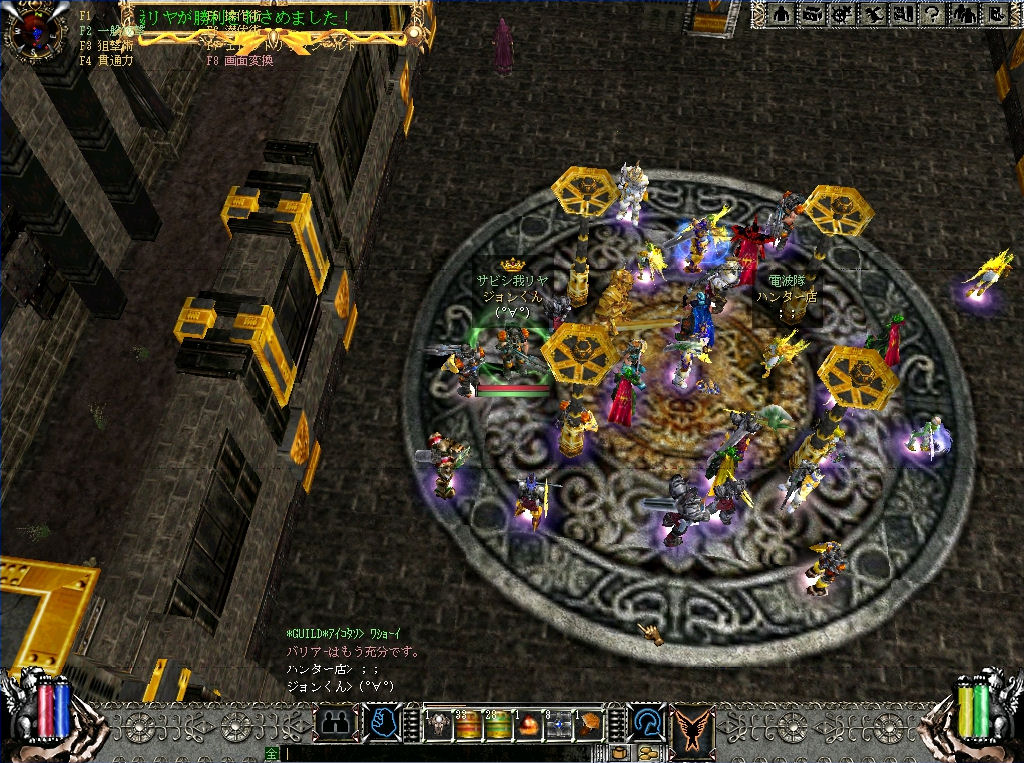Select the orange fan item slot
This screenshot has width=1024, height=763.
click(x=590, y=725)
